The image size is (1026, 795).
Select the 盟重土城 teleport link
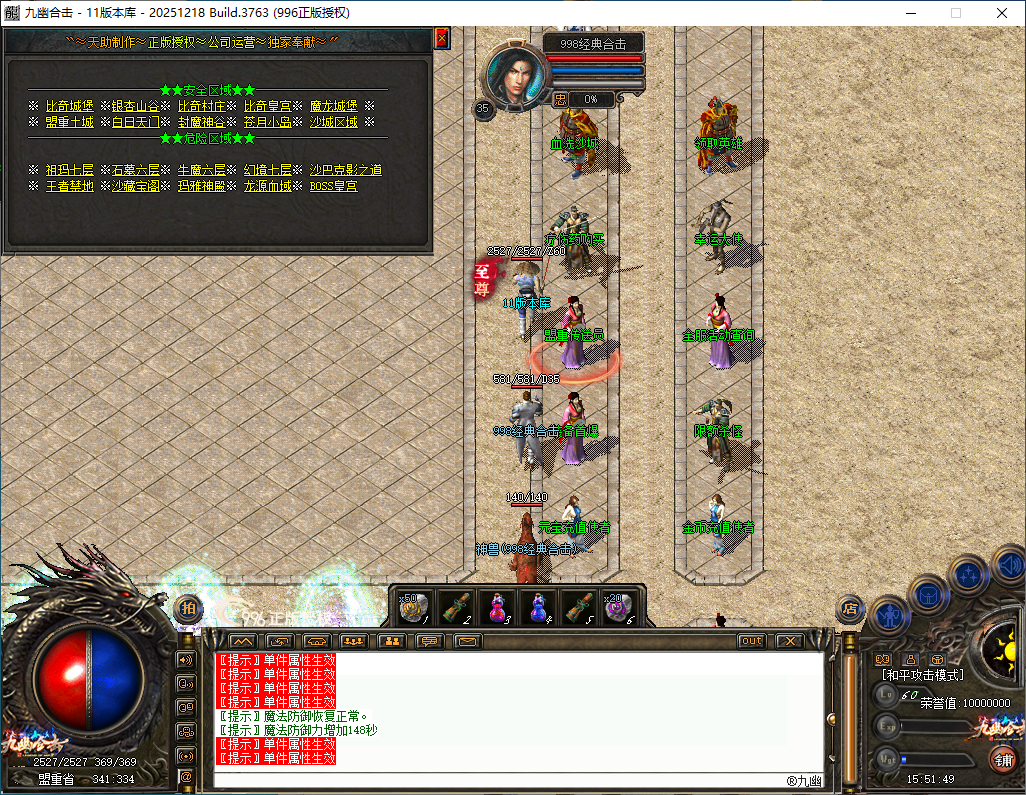tap(69, 122)
